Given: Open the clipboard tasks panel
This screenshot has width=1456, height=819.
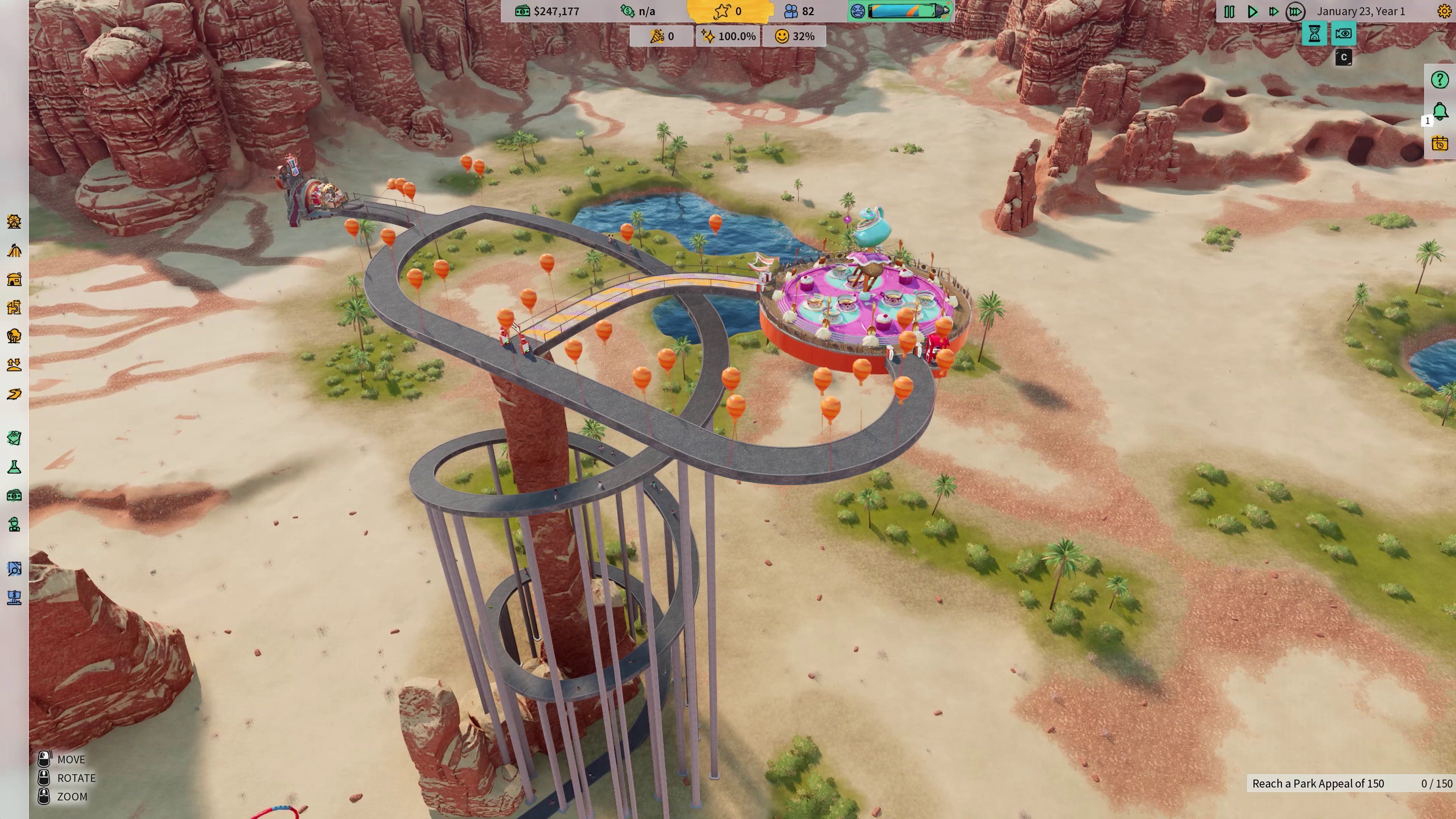Looking at the screenshot, I should pos(14,438).
